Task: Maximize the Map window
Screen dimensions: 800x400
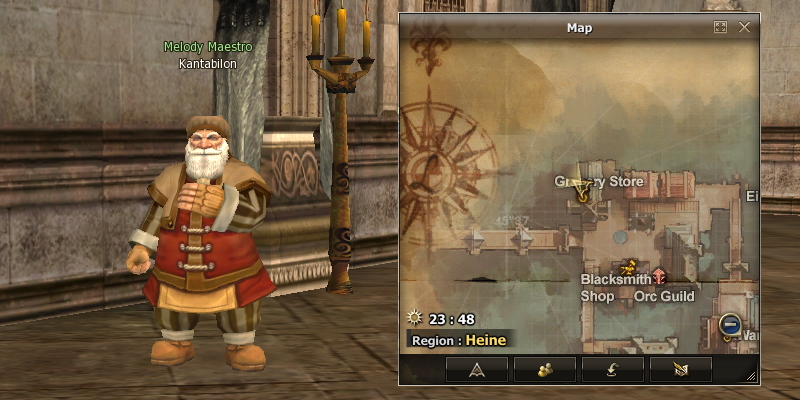Action: 720,27
